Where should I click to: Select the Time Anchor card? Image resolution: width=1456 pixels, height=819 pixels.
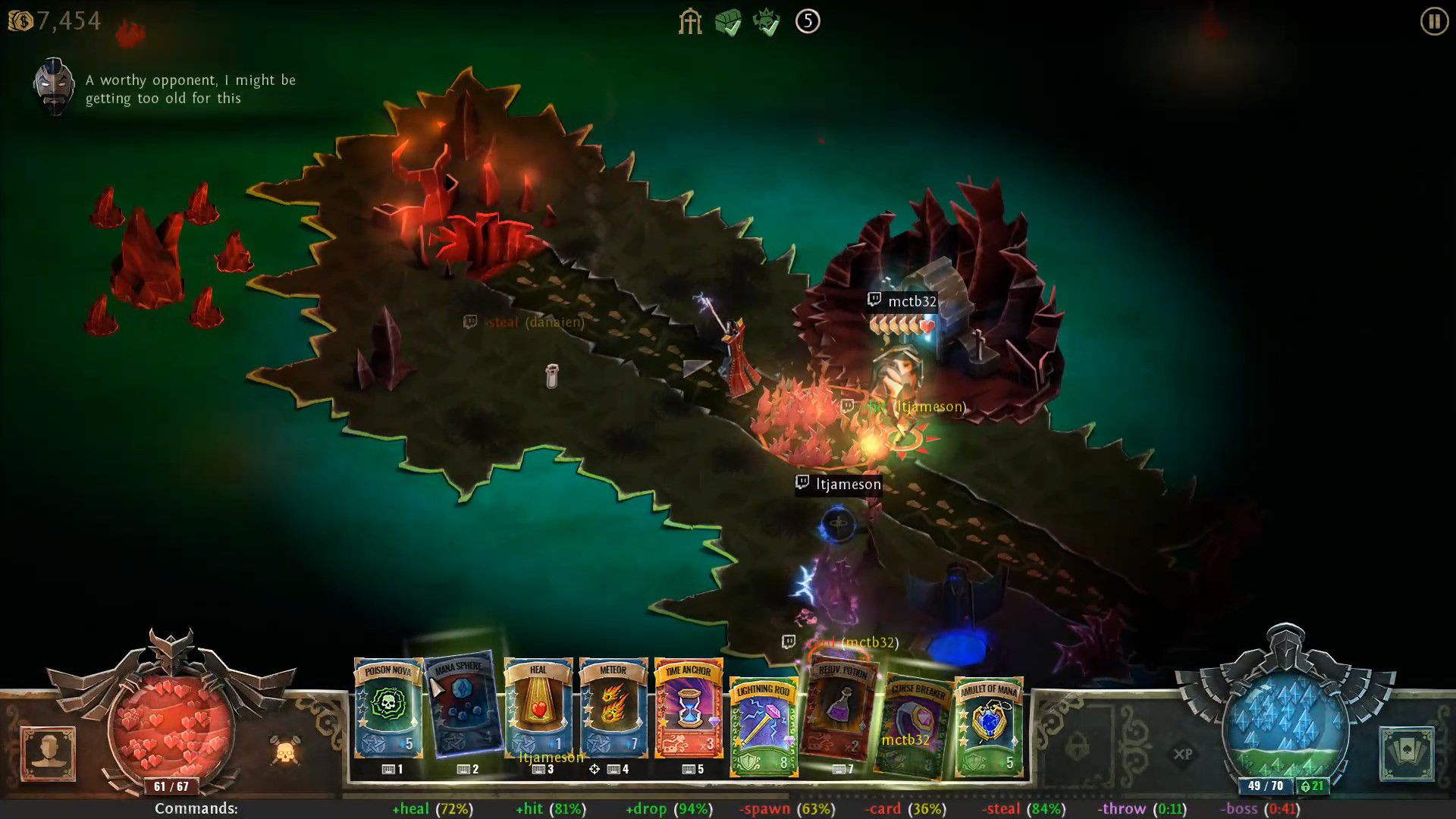pos(687,709)
